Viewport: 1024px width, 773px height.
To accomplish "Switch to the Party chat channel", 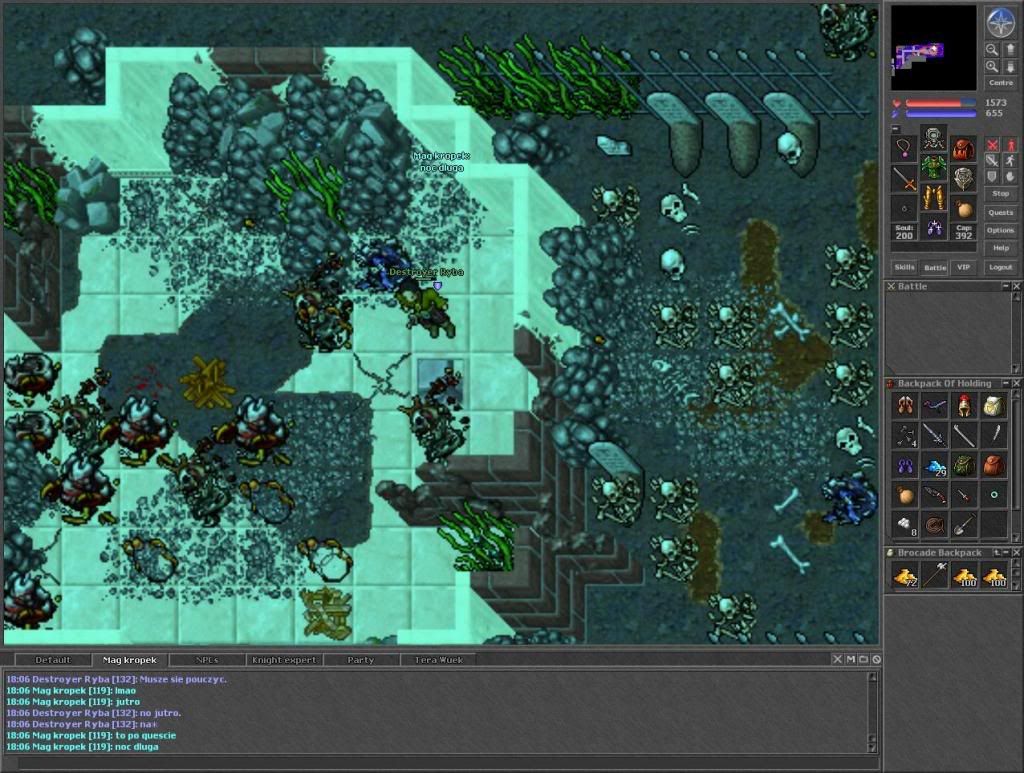I will tap(360, 660).
